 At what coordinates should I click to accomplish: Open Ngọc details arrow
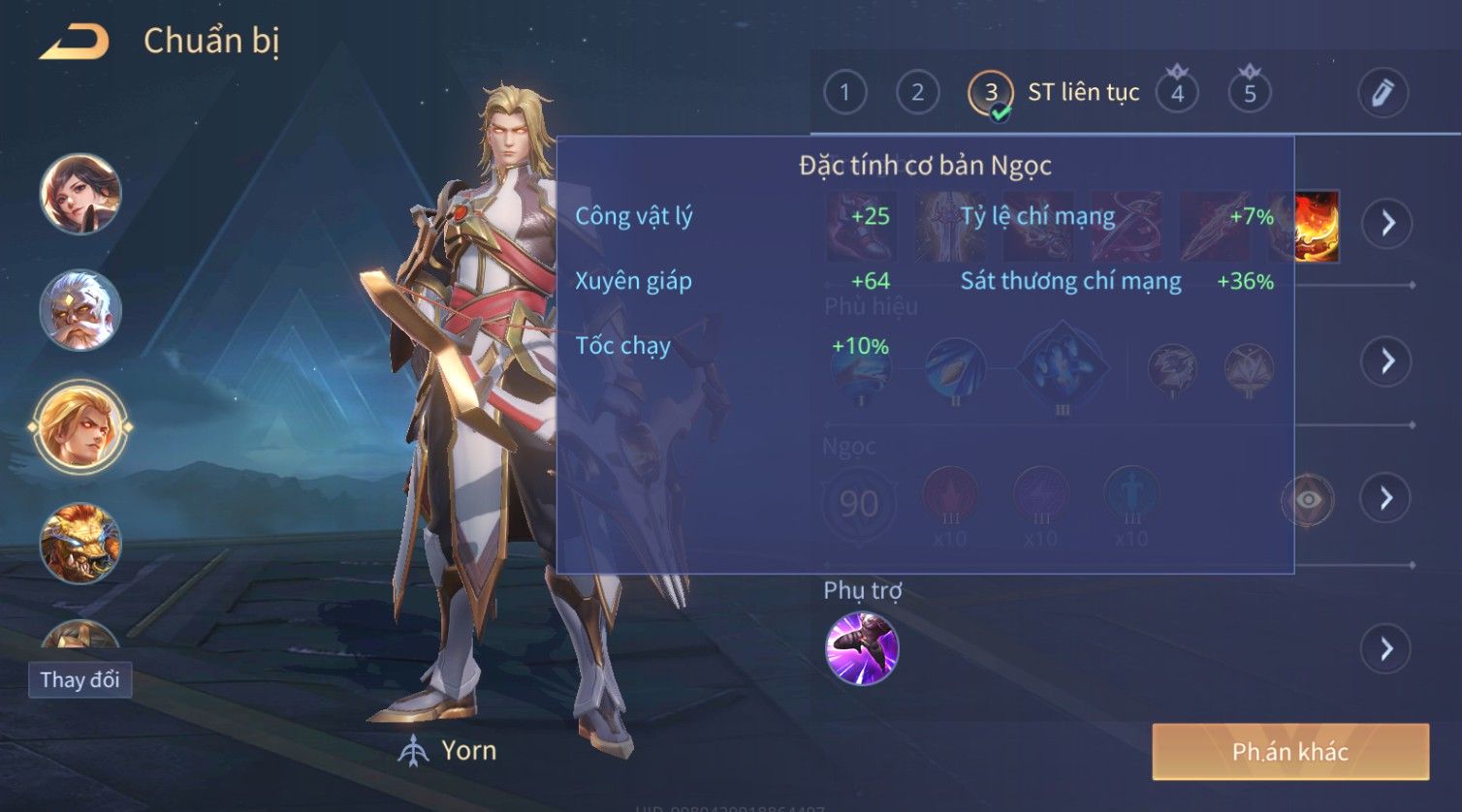[1386, 498]
